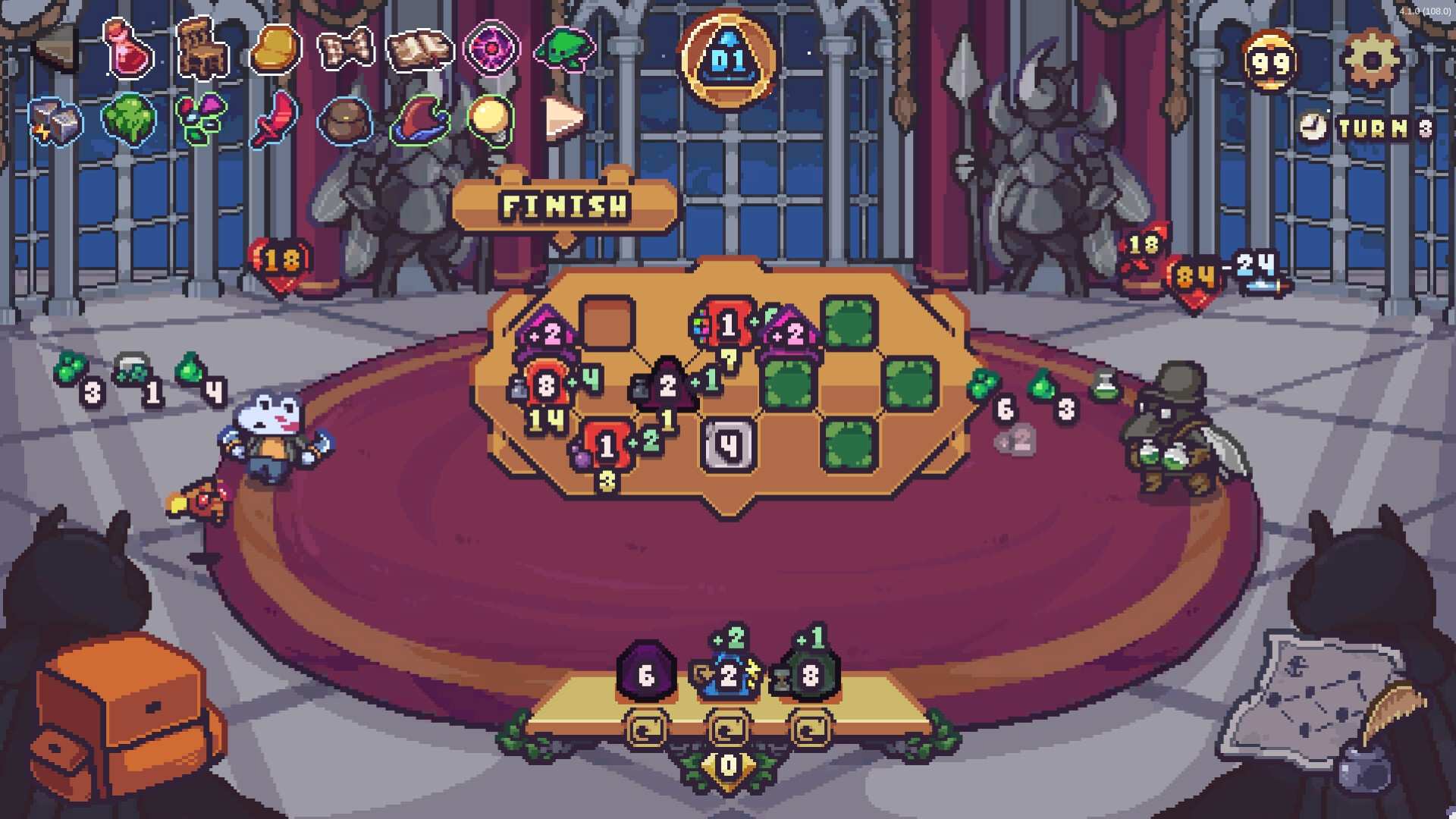This screenshot has width=1456, height=819.
Task: Select the gray board tile showing 4
Action: pos(729,444)
